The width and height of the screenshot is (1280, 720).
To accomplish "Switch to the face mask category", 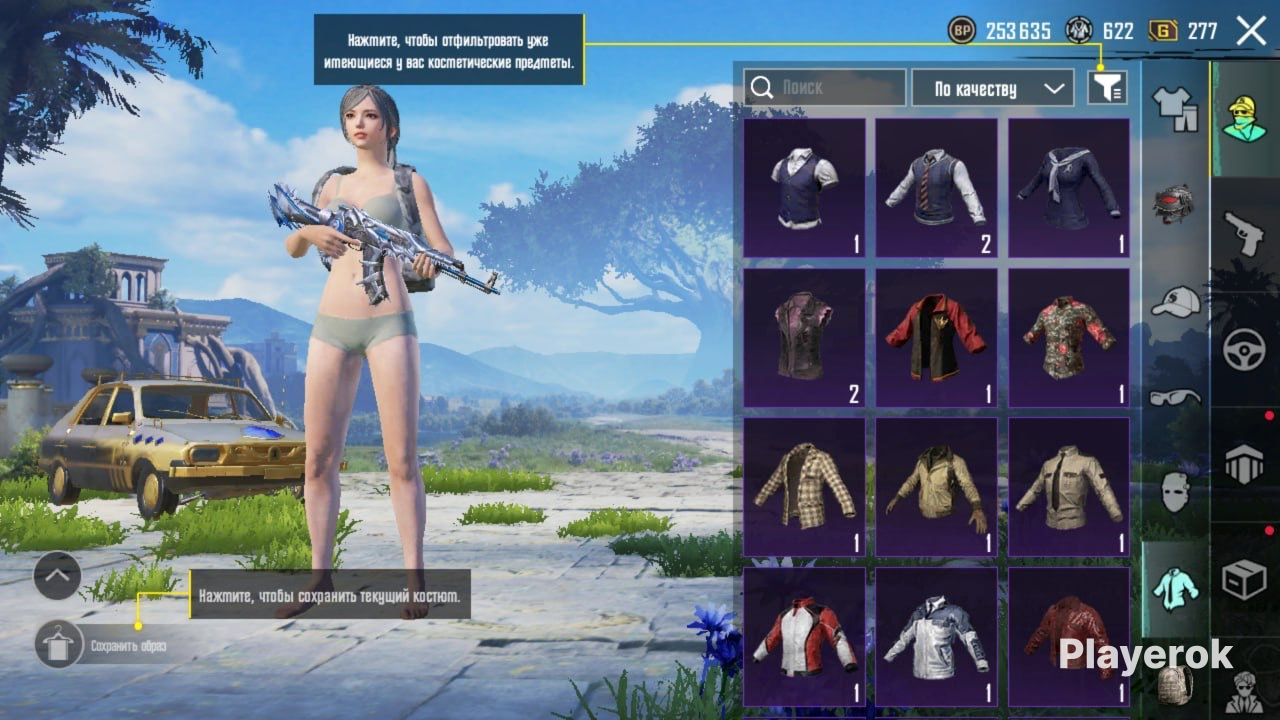I will pyautogui.click(x=1175, y=492).
